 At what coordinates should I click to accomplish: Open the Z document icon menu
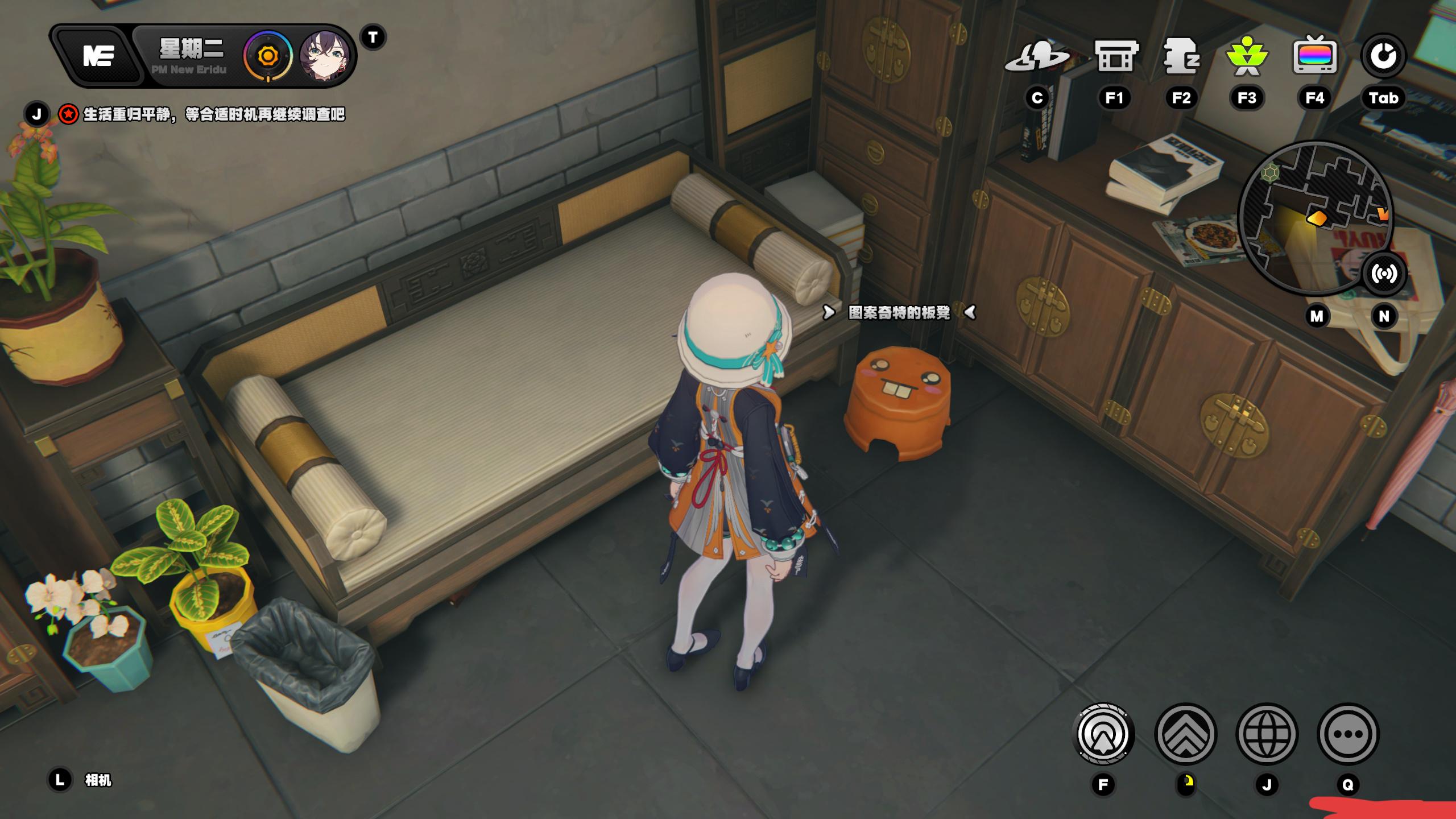[1181, 57]
